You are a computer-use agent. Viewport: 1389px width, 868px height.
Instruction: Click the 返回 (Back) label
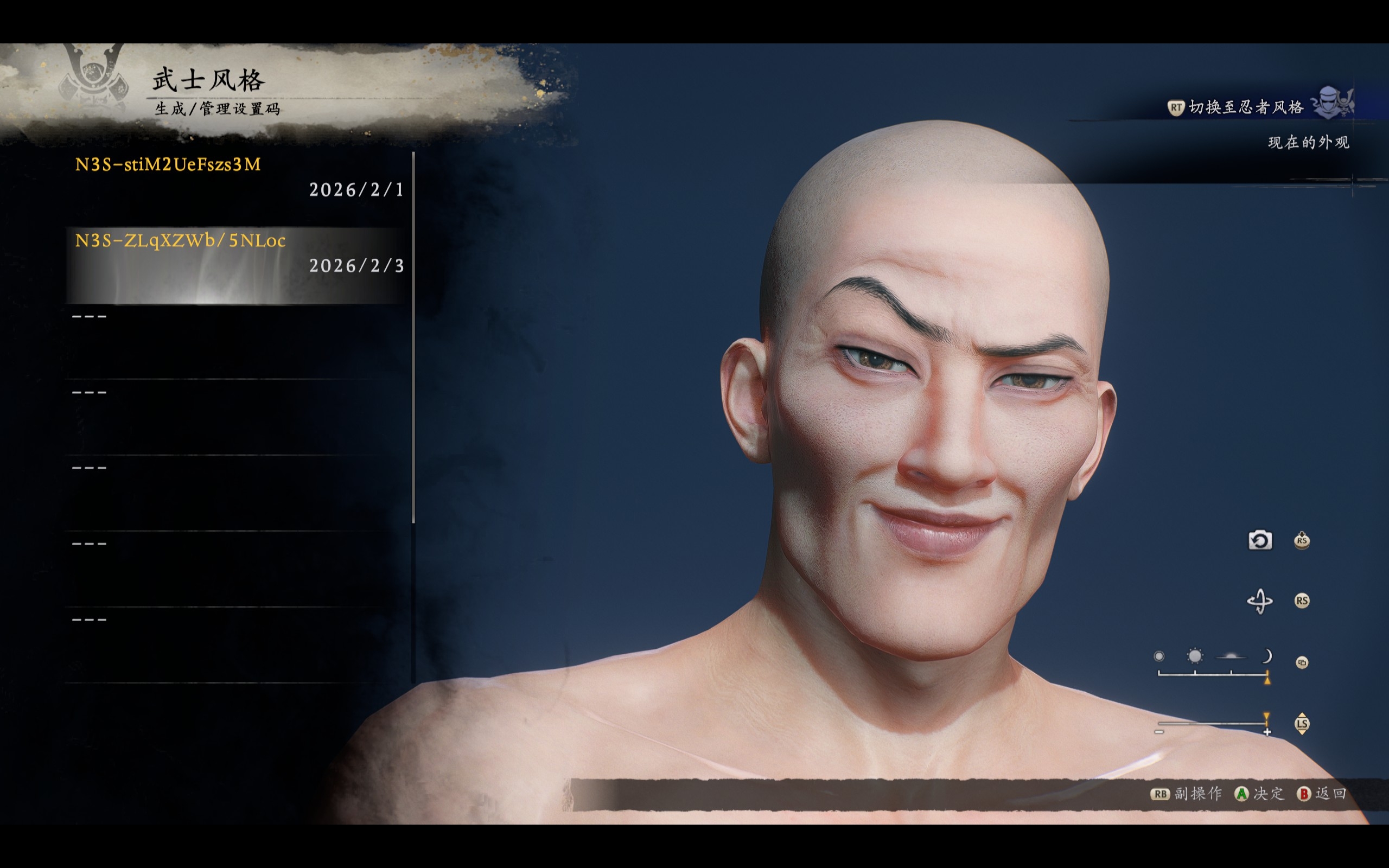tap(1331, 793)
